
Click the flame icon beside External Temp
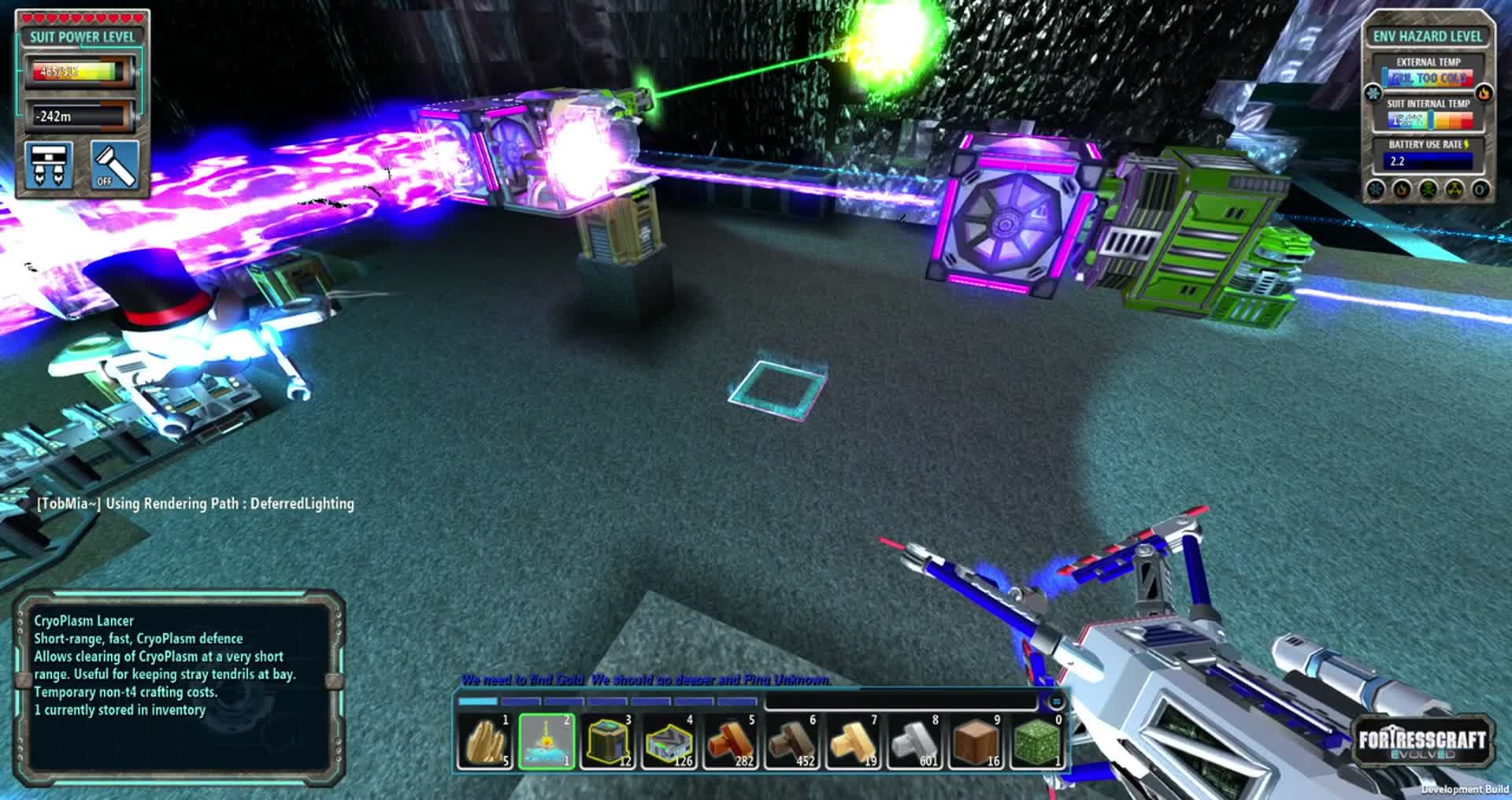pos(1484,93)
